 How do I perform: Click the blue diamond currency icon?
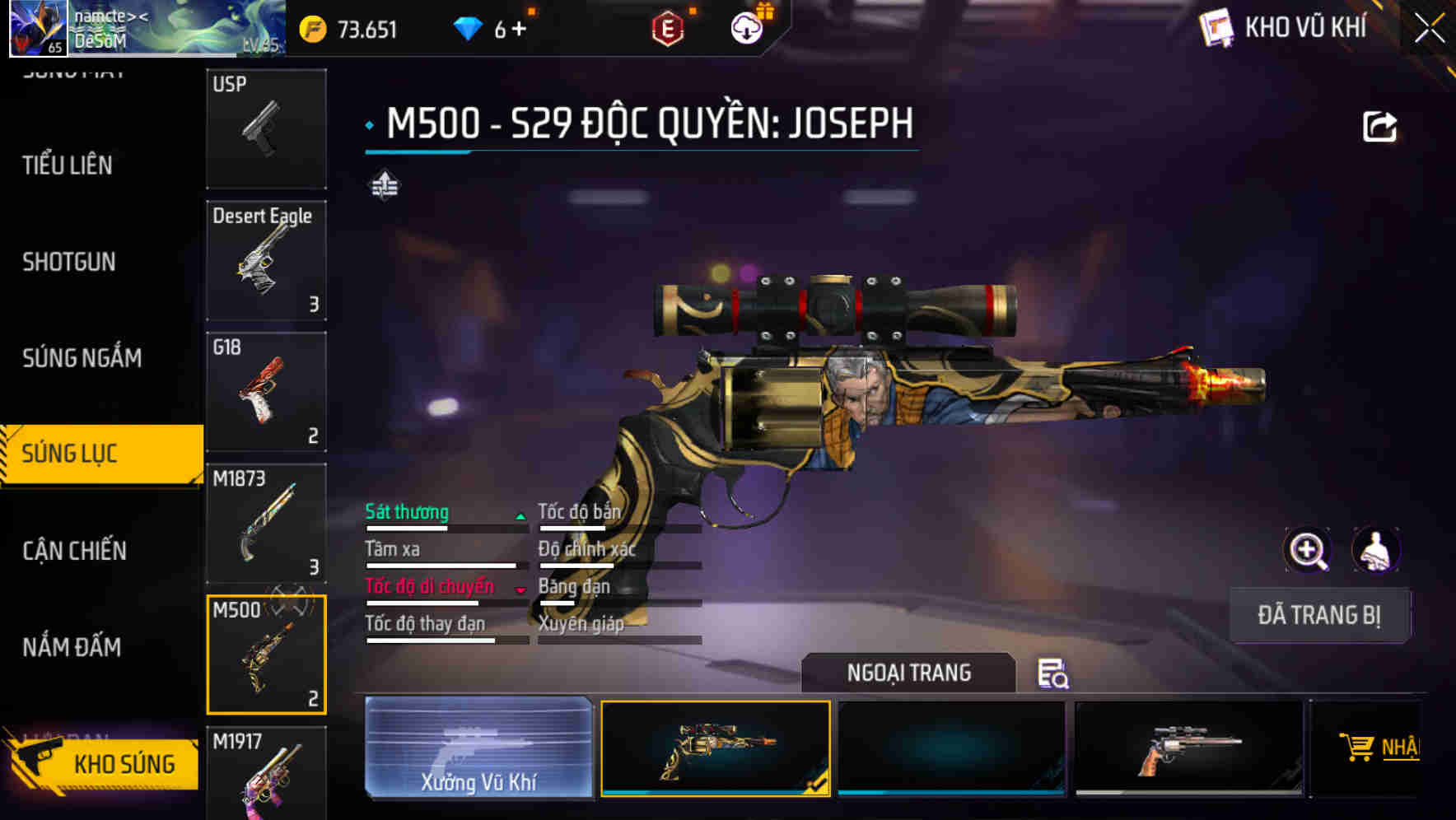[x=468, y=27]
